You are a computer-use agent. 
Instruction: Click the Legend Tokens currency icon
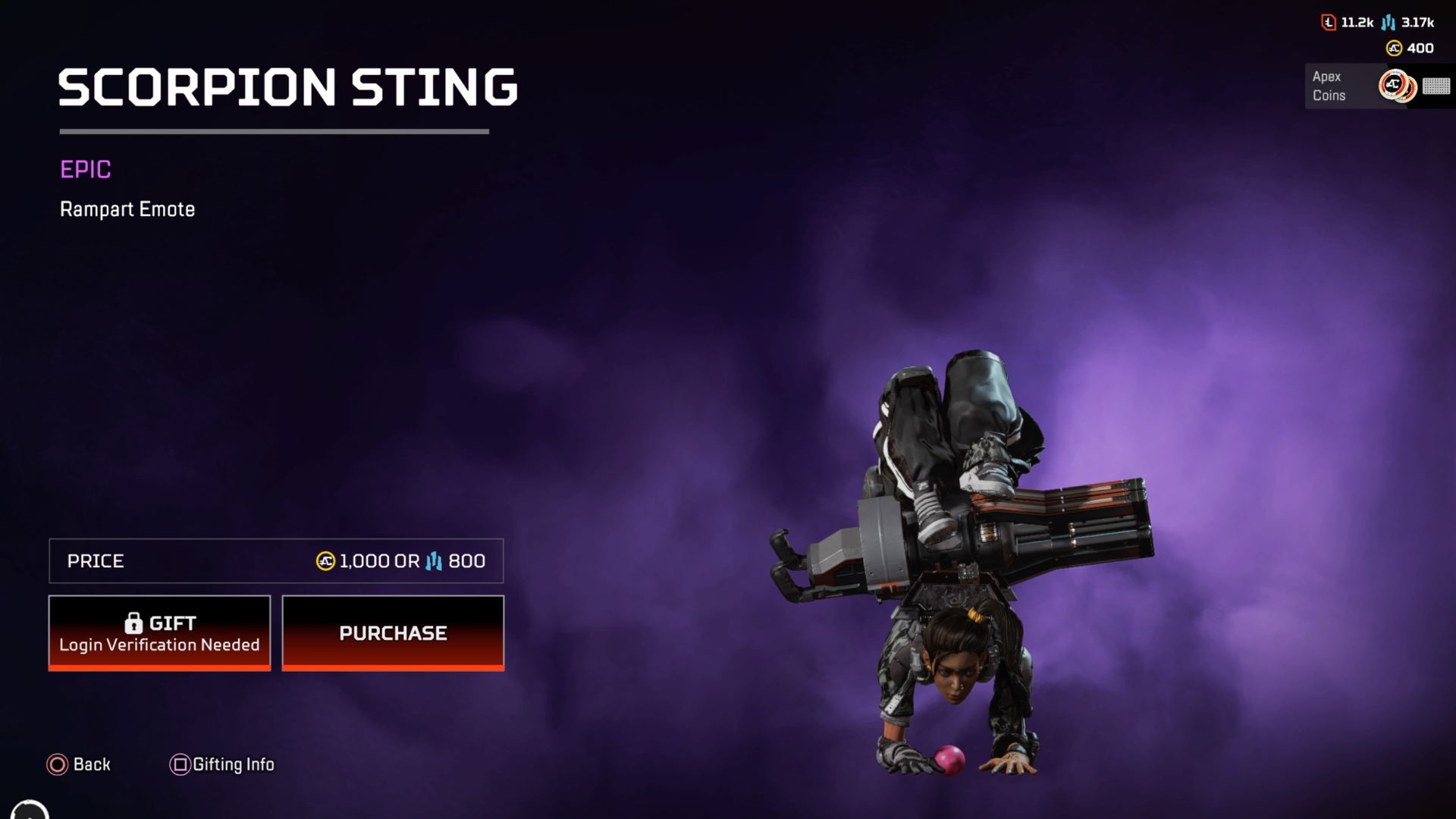[x=1328, y=24]
